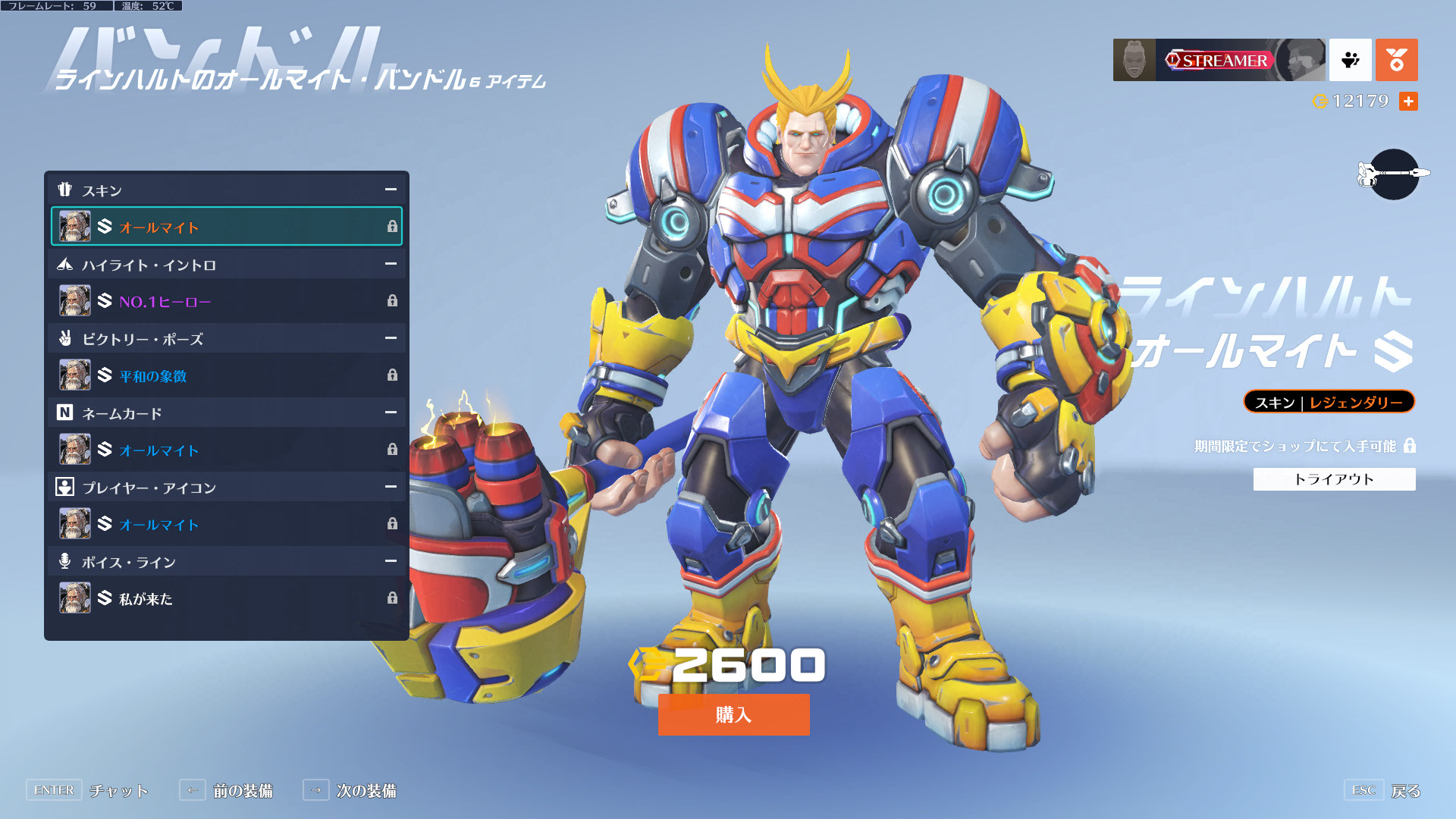Select the 私が来た voice line
The height and width of the screenshot is (819, 1456).
(x=226, y=598)
